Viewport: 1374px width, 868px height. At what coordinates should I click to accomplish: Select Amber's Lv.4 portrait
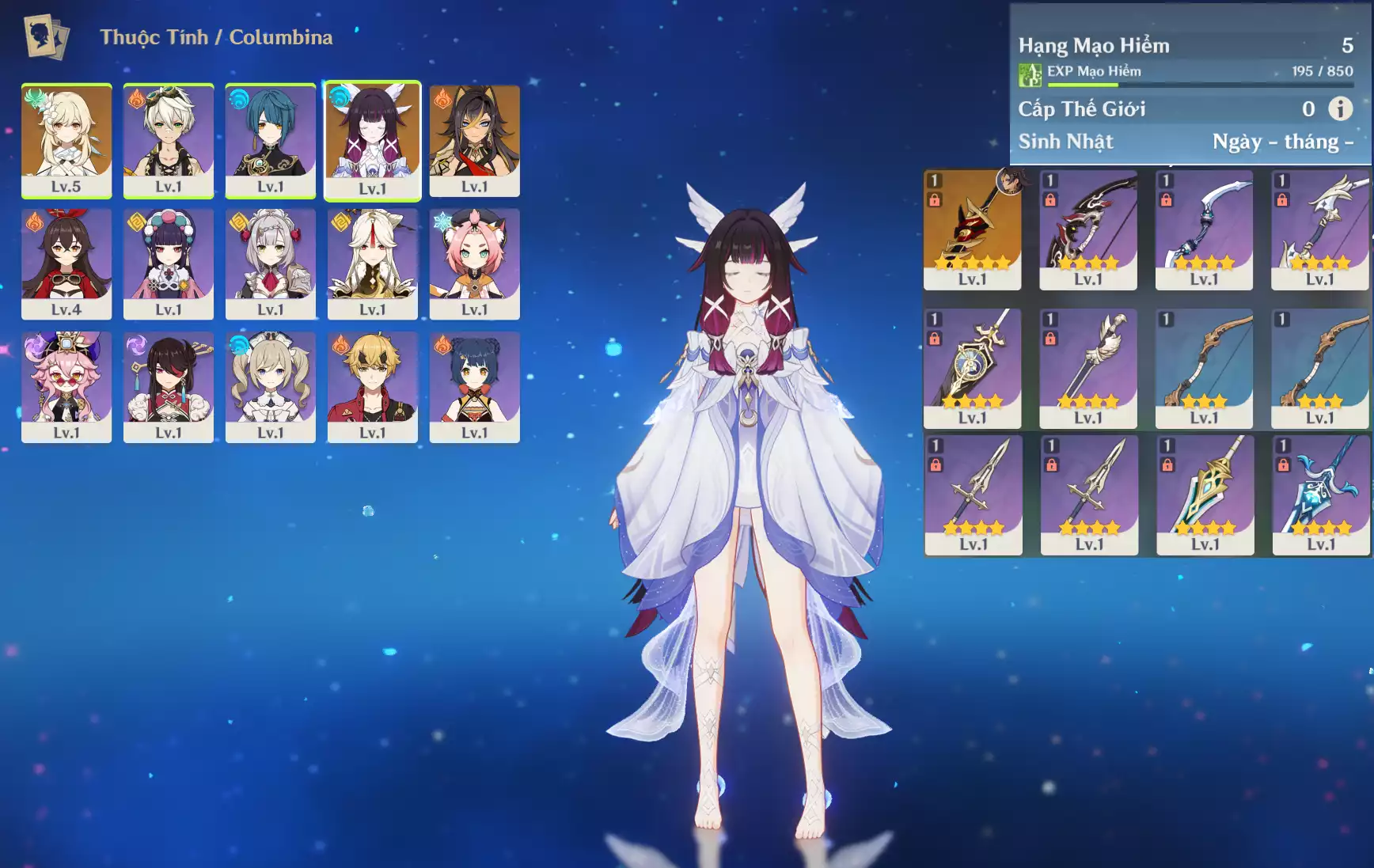pos(66,263)
